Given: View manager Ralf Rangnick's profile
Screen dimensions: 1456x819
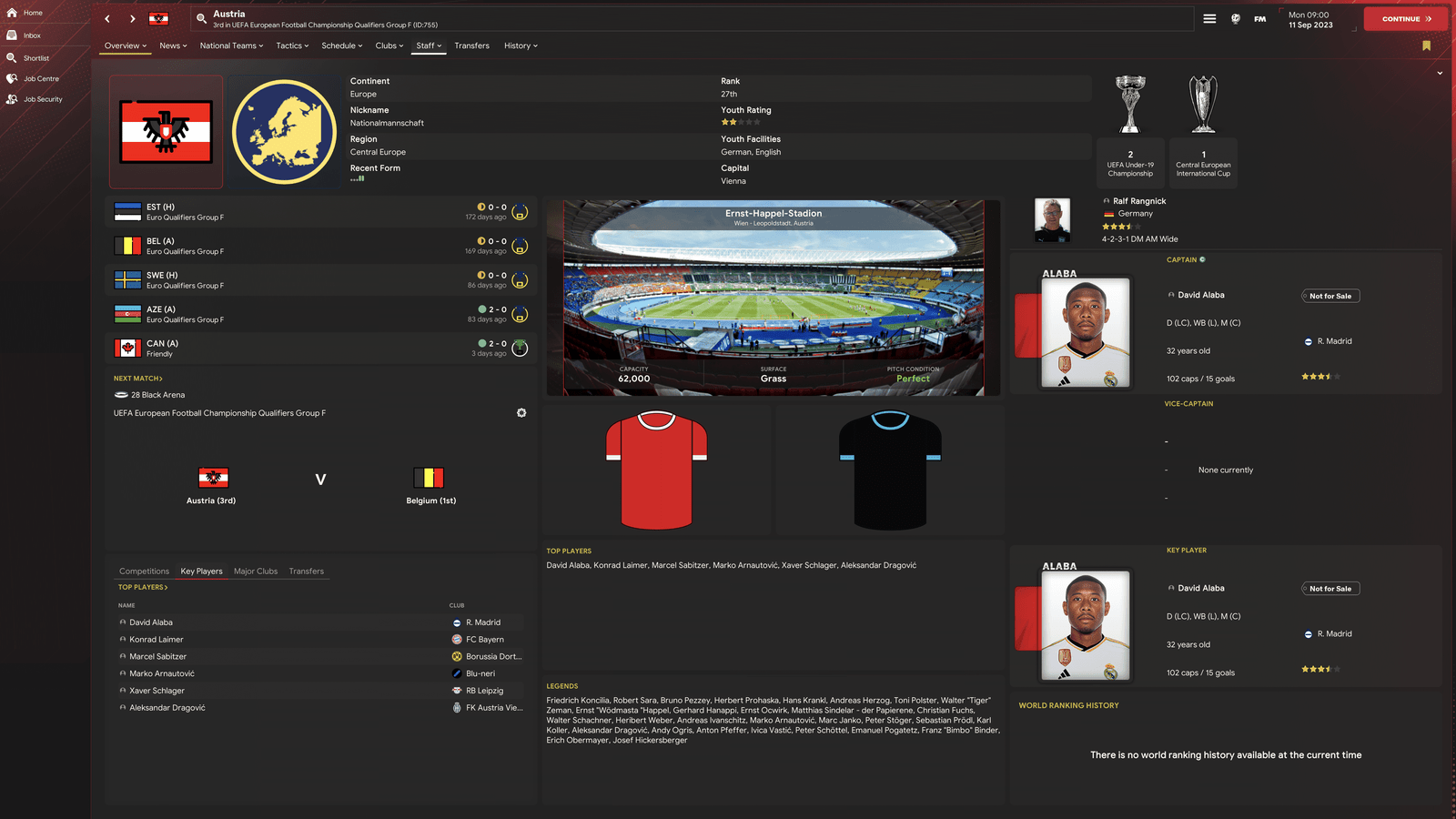Looking at the screenshot, I should click(1138, 201).
